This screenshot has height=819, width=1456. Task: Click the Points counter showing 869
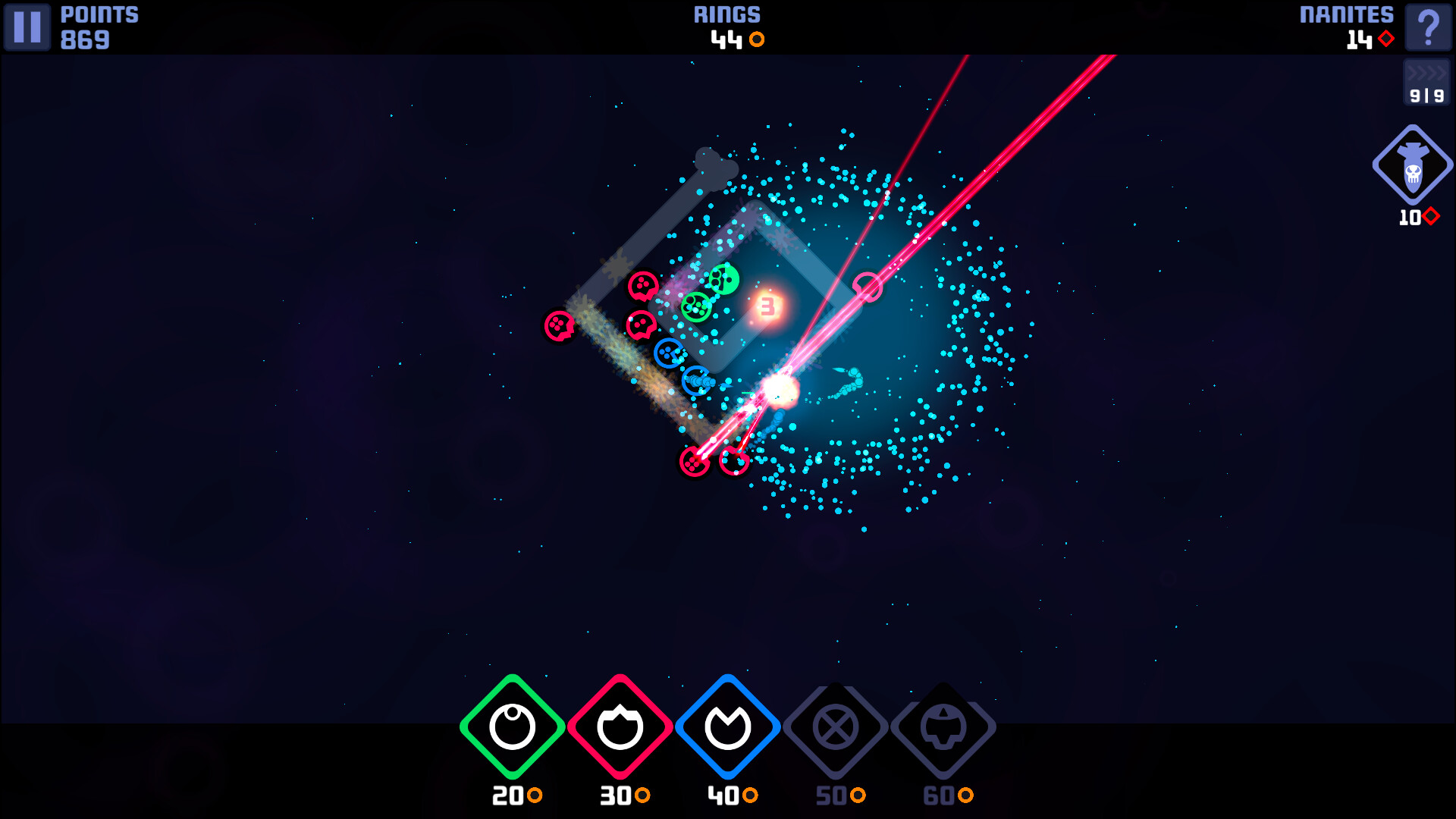pos(85,39)
